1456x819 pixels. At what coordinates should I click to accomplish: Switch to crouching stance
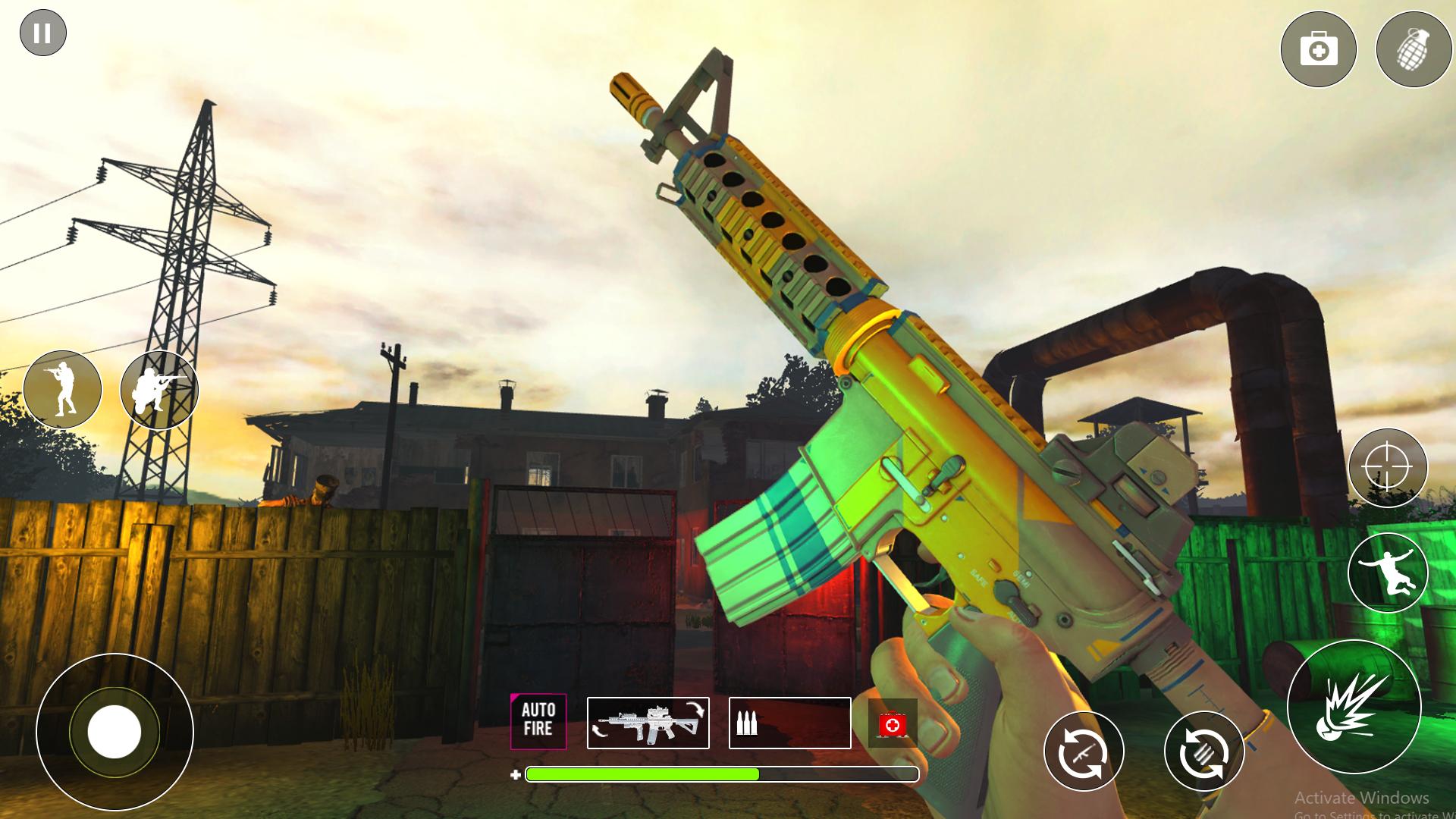(158, 390)
